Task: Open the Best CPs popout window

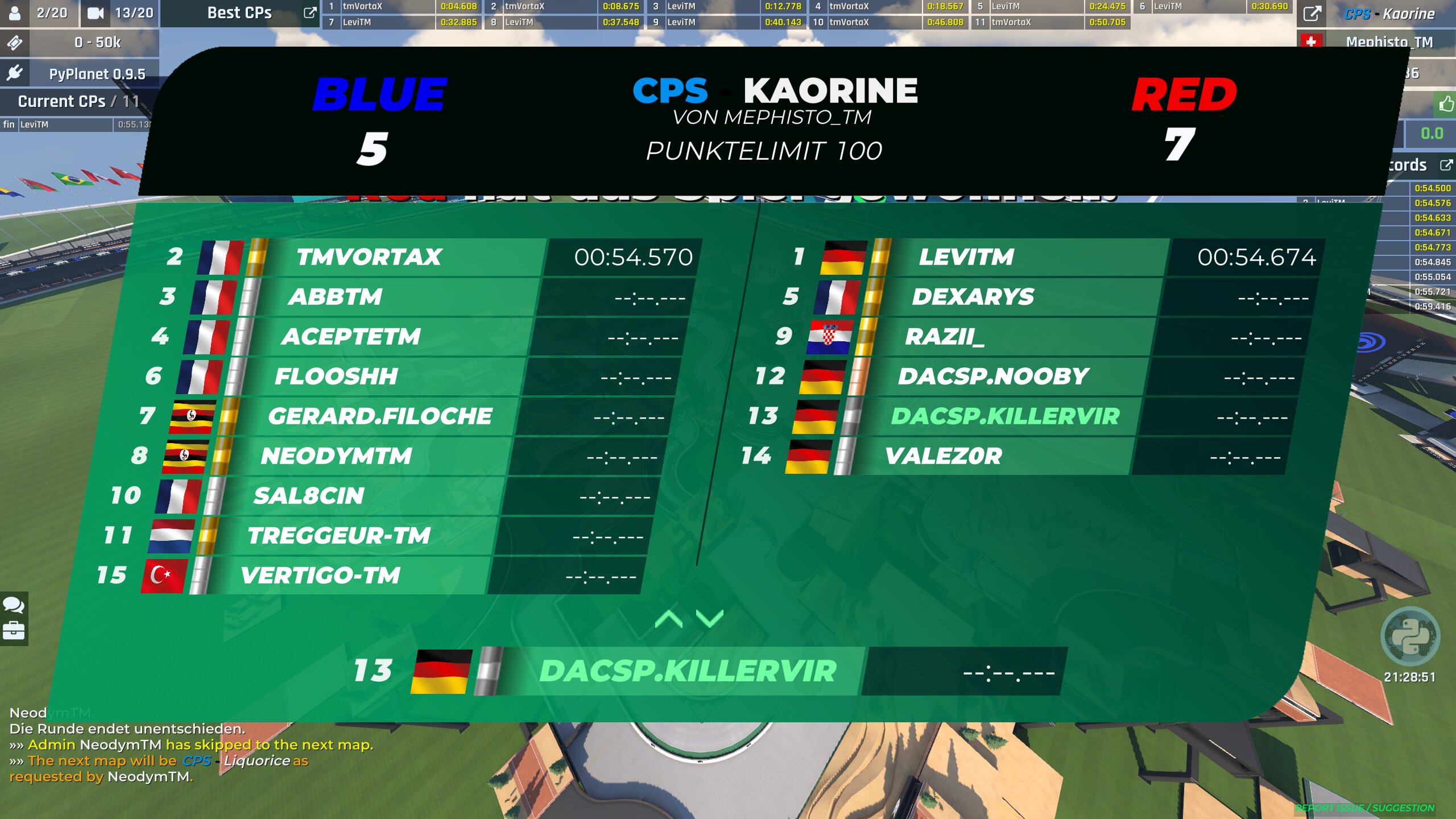Action: click(x=309, y=13)
